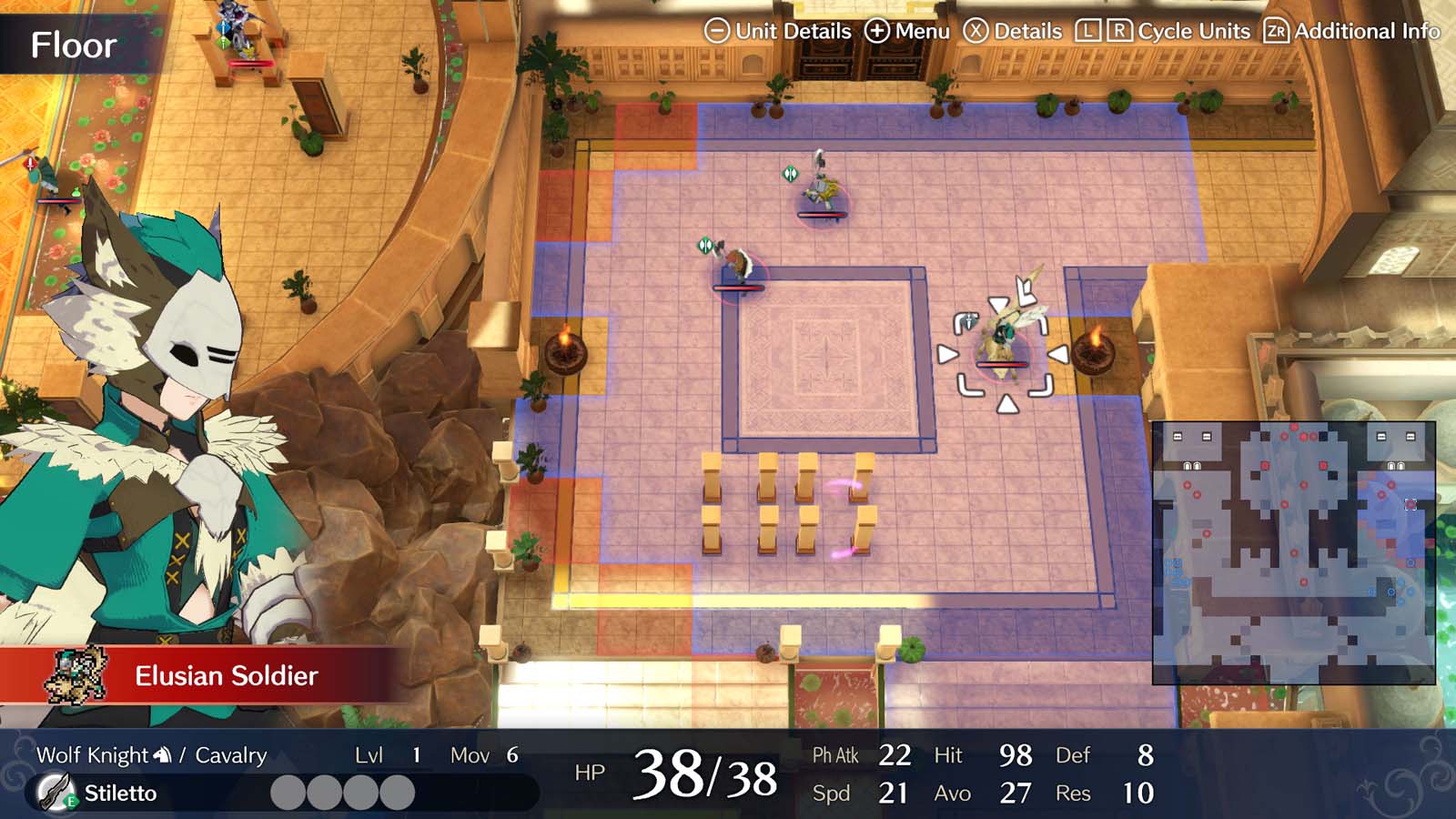Click the ZR Additional Info button icon

coord(1275,30)
